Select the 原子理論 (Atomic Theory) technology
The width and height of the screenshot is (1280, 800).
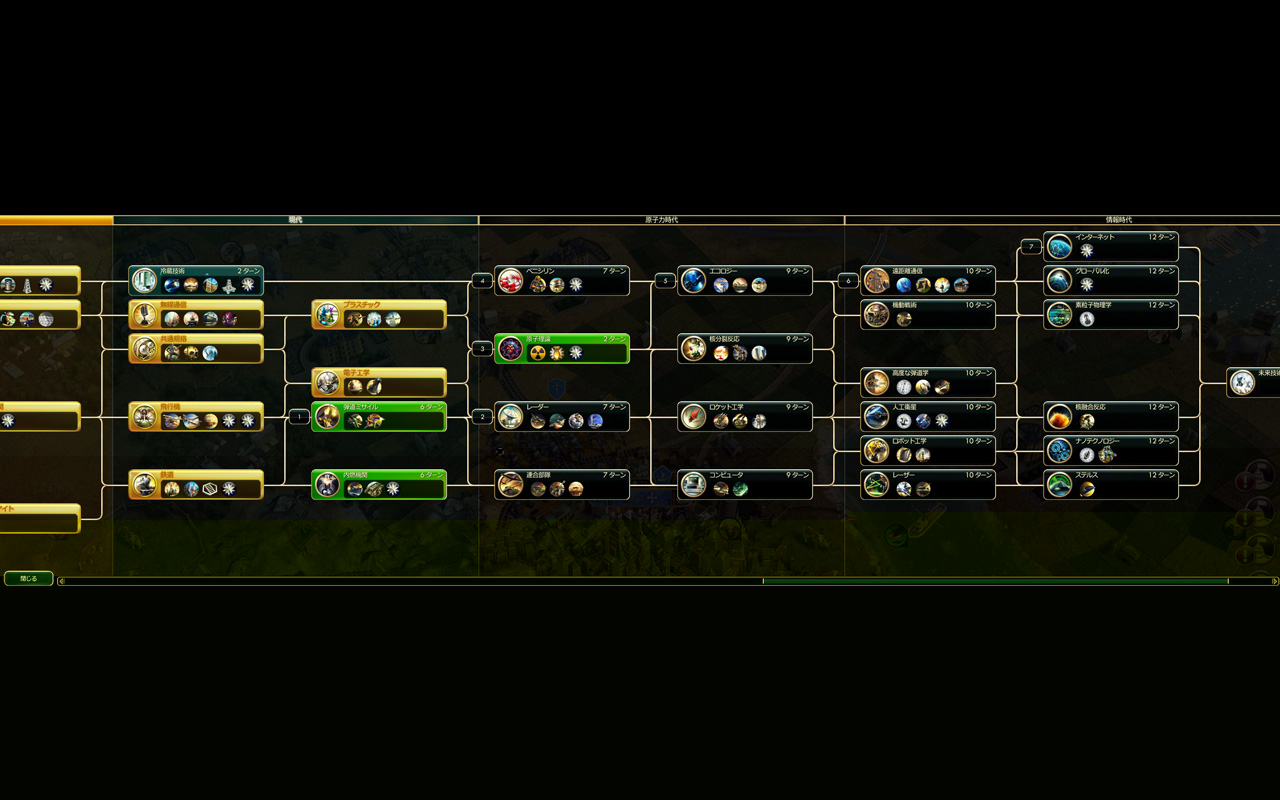tap(562, 348)
